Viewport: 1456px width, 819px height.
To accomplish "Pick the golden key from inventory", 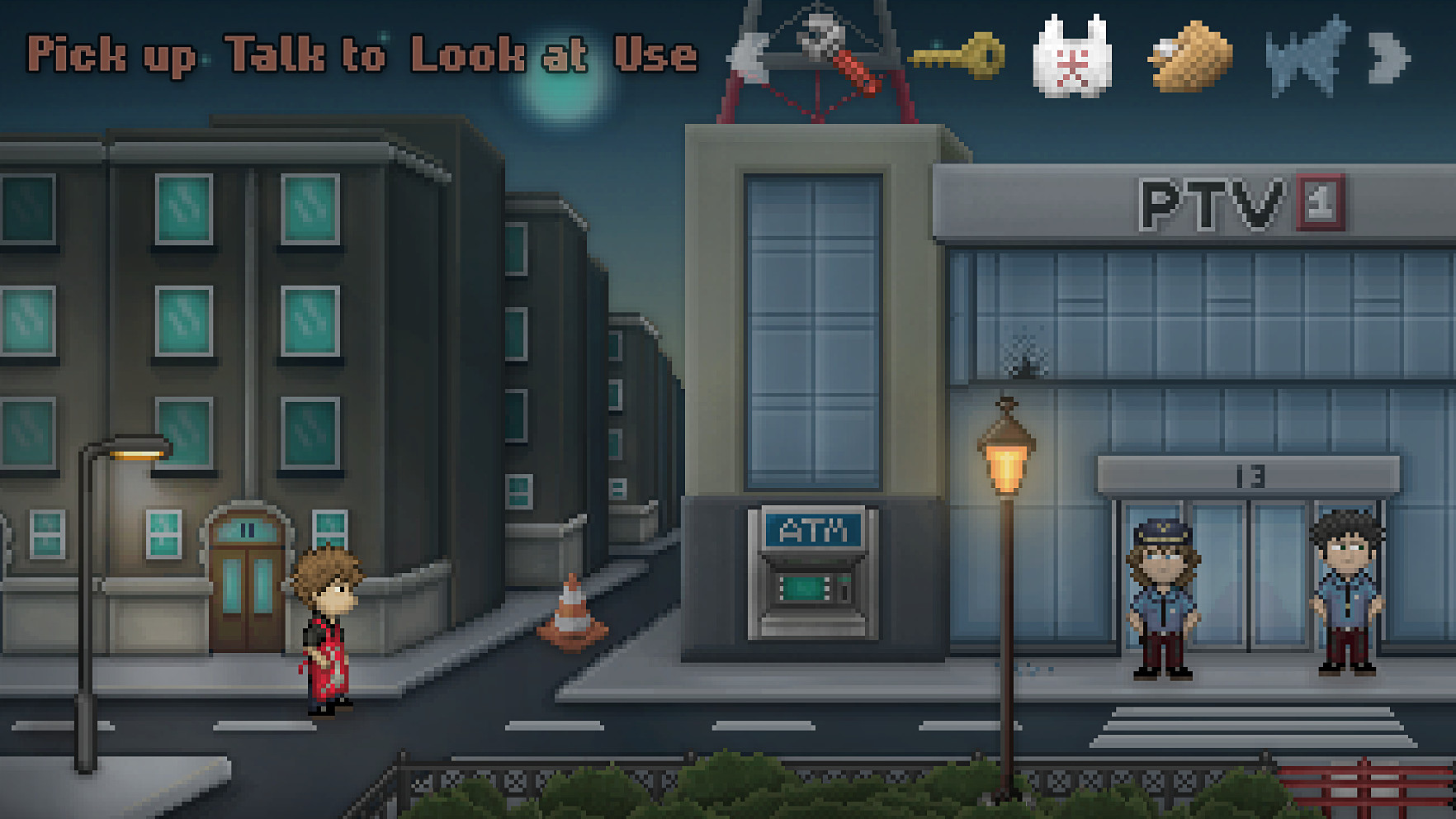I will tap(959, 56).
